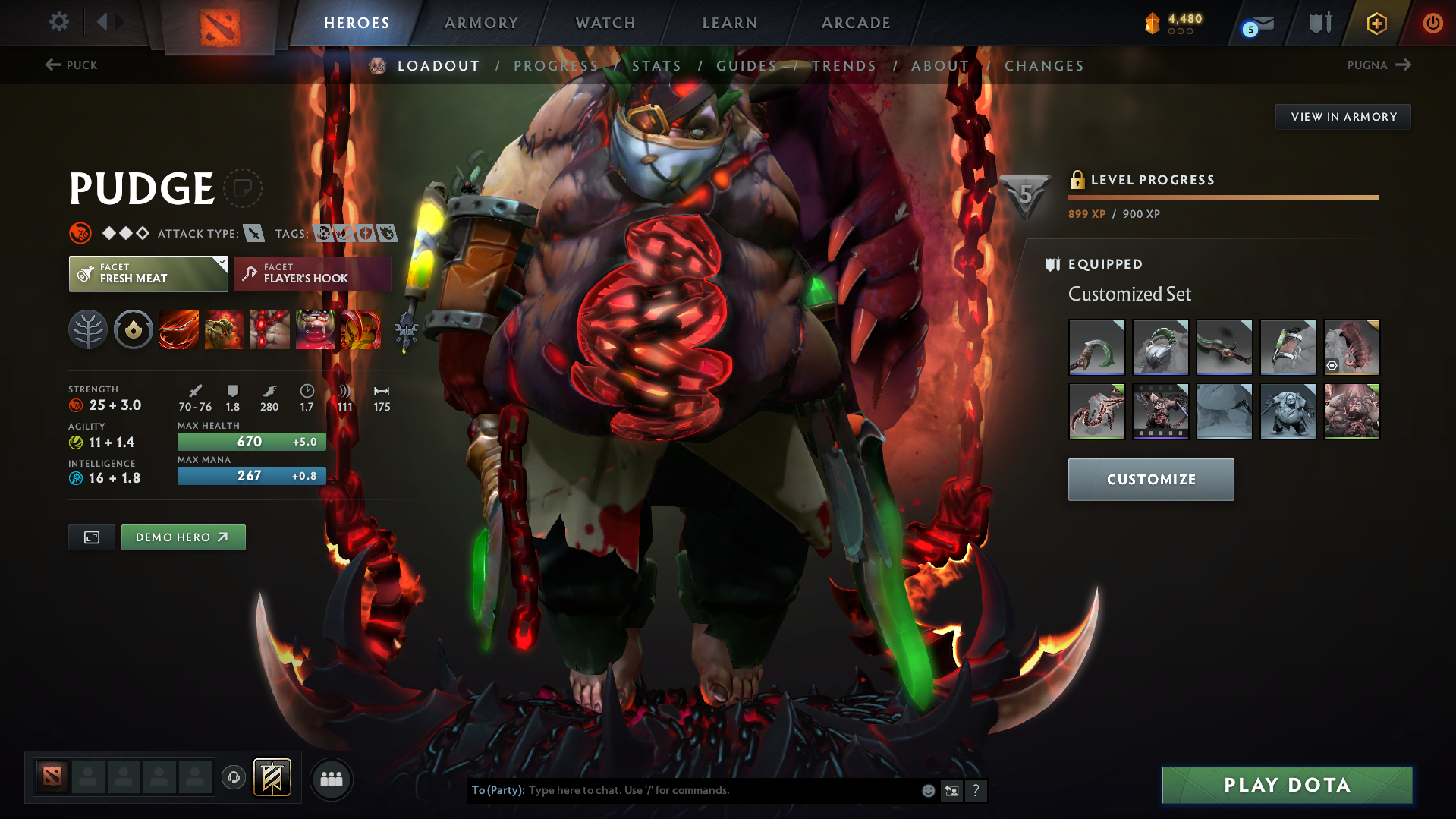Select the Meat Hook ability icon
Screen dimensions: 1456x819
pos(178,329)
